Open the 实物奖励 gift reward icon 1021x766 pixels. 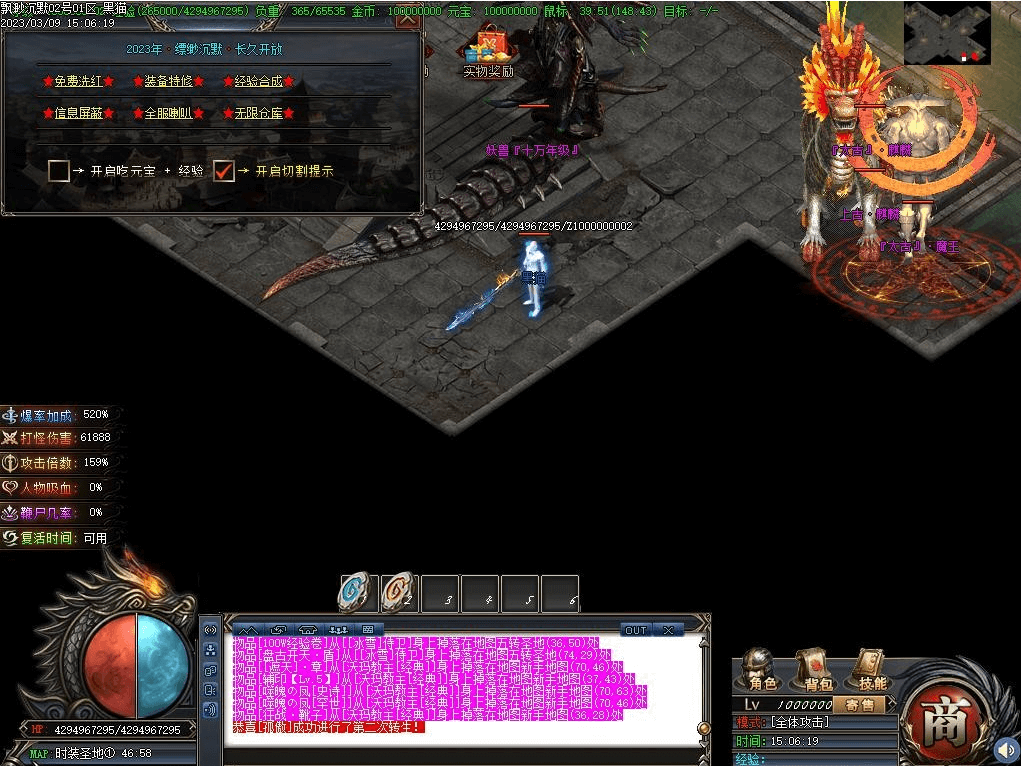click(489, 48)
